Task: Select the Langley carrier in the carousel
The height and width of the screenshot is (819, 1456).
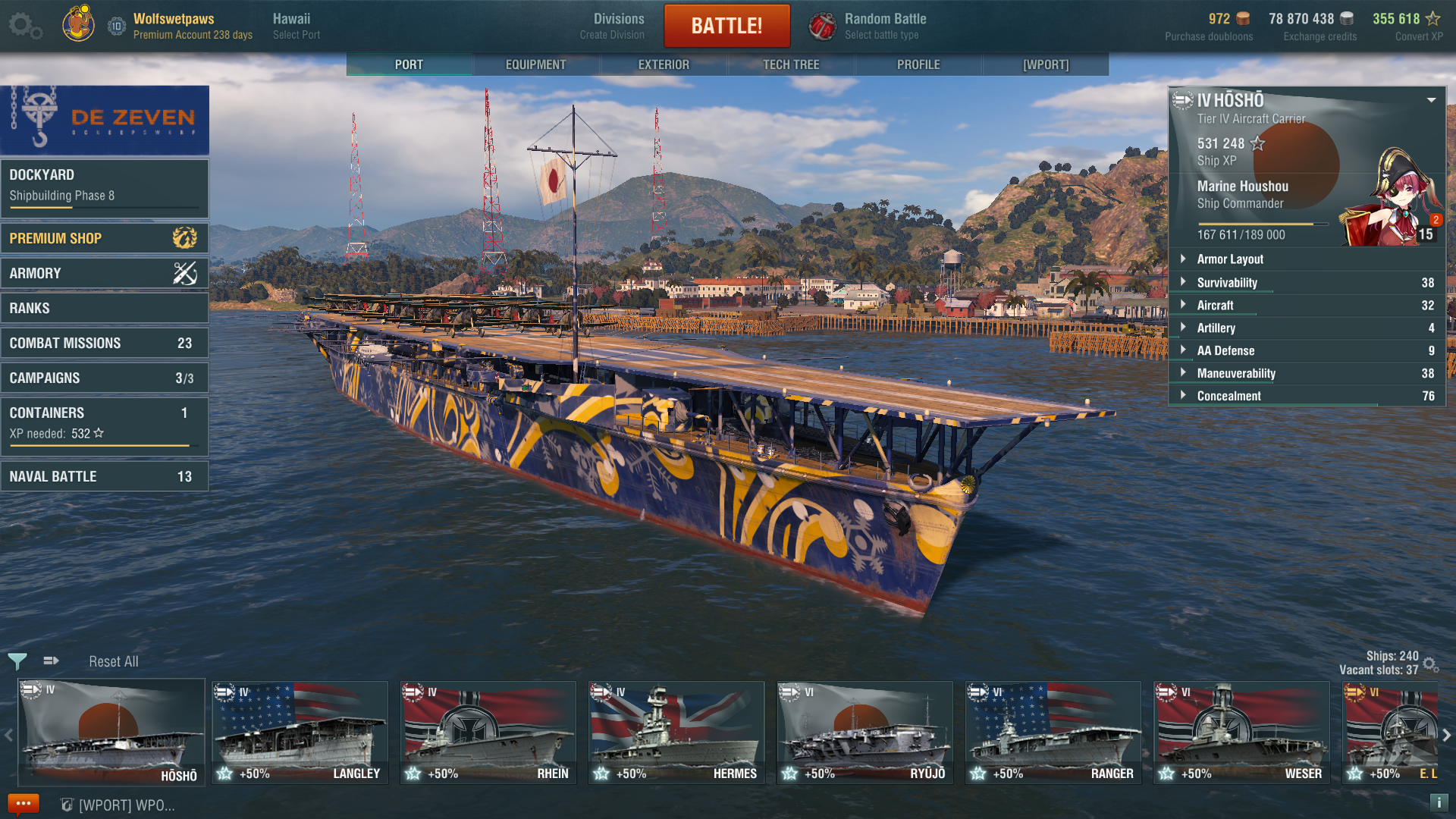Action: 300,733
